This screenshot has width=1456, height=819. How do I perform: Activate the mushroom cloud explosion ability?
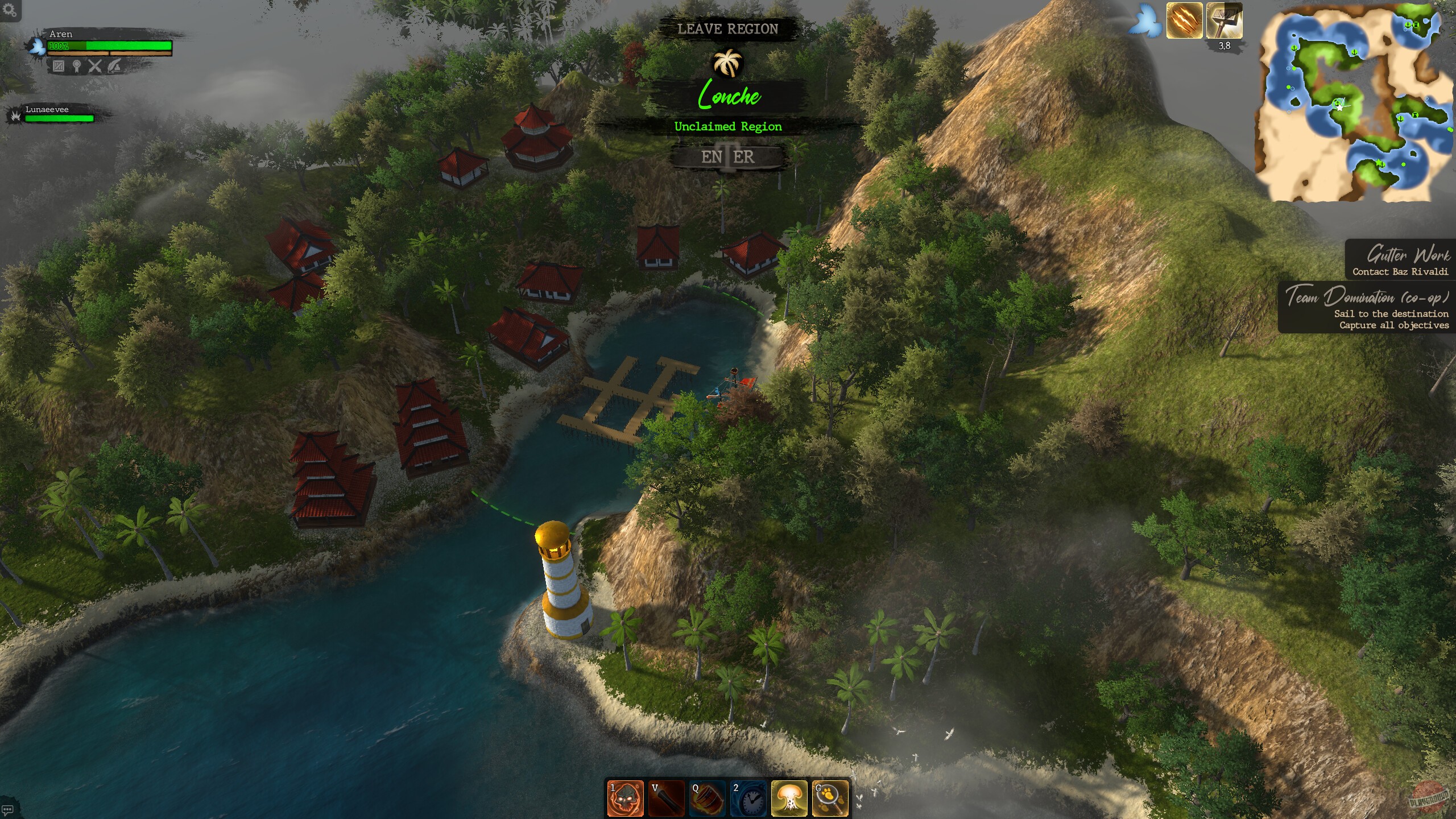point(789,798)
